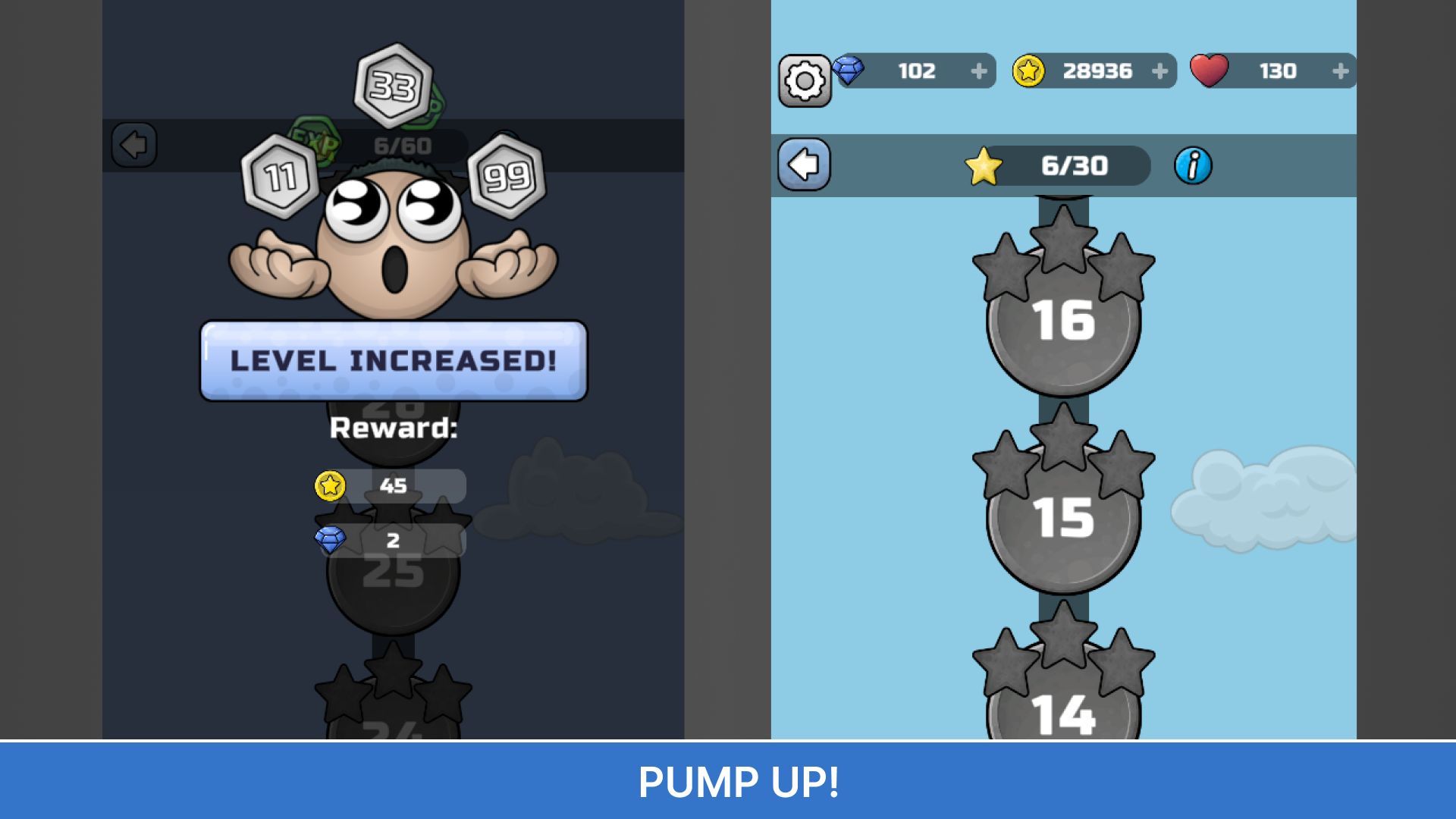Click the 99 hexagon badge
The width and height of the screenshot is (1456, 819).
[507, 176]
